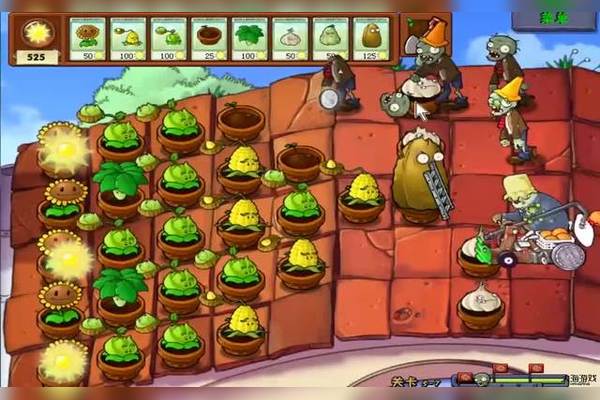Pick the Umbrella Leaf seed packet
600x400 pixels.
[249, 38]
